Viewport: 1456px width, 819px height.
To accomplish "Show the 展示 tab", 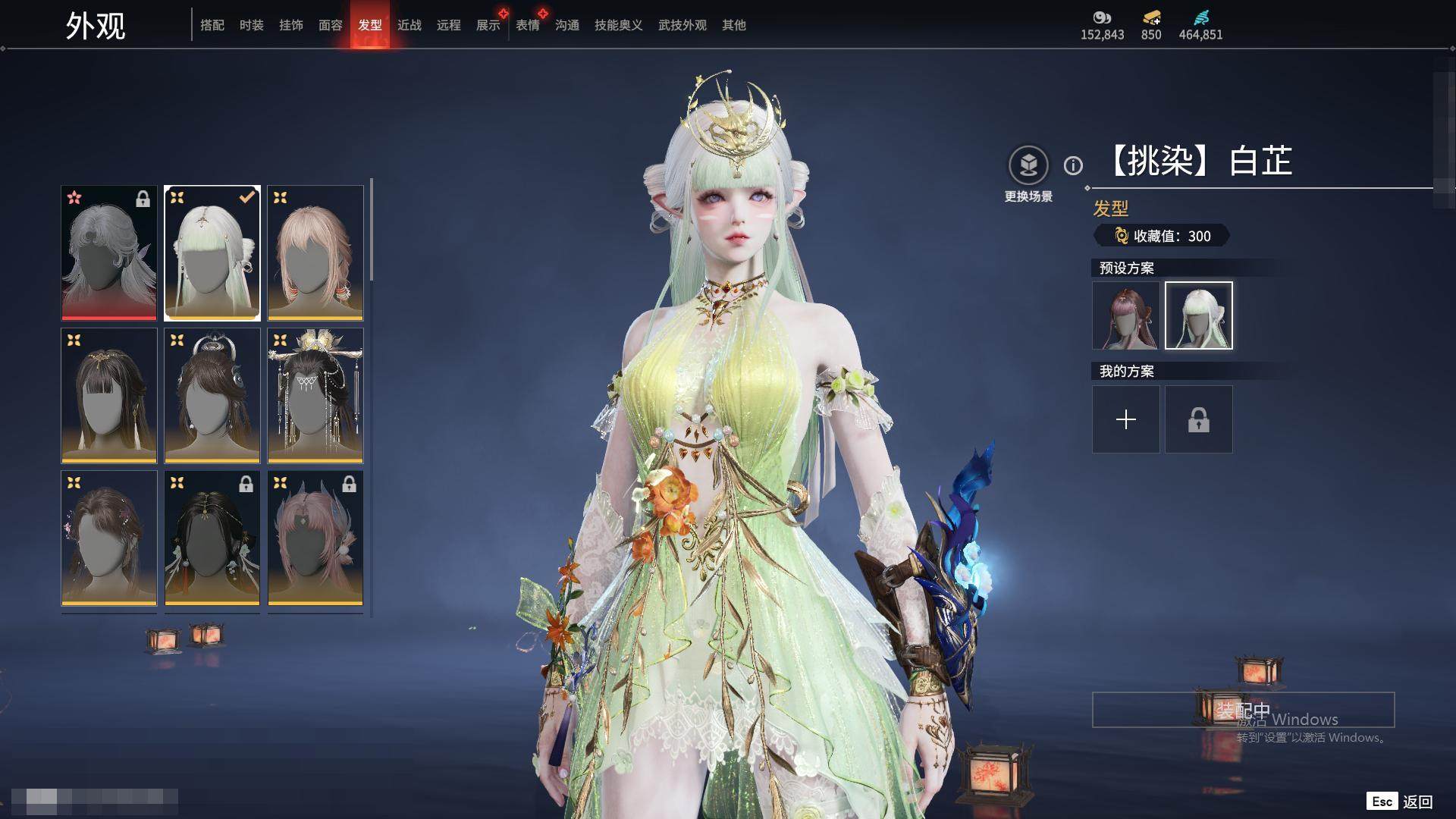I will [x=488, y=25].
